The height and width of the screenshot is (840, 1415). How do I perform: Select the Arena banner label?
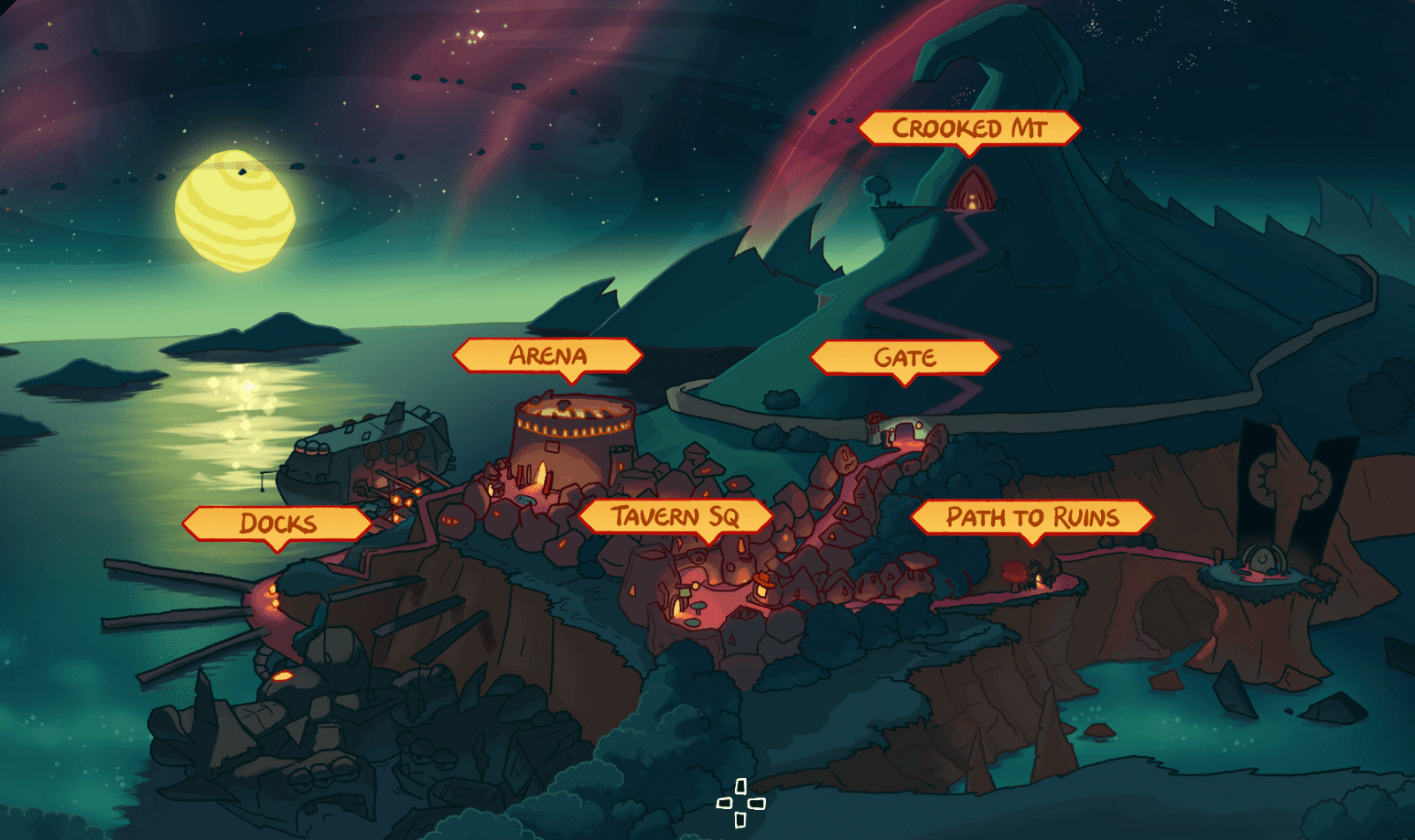(548, 356)
